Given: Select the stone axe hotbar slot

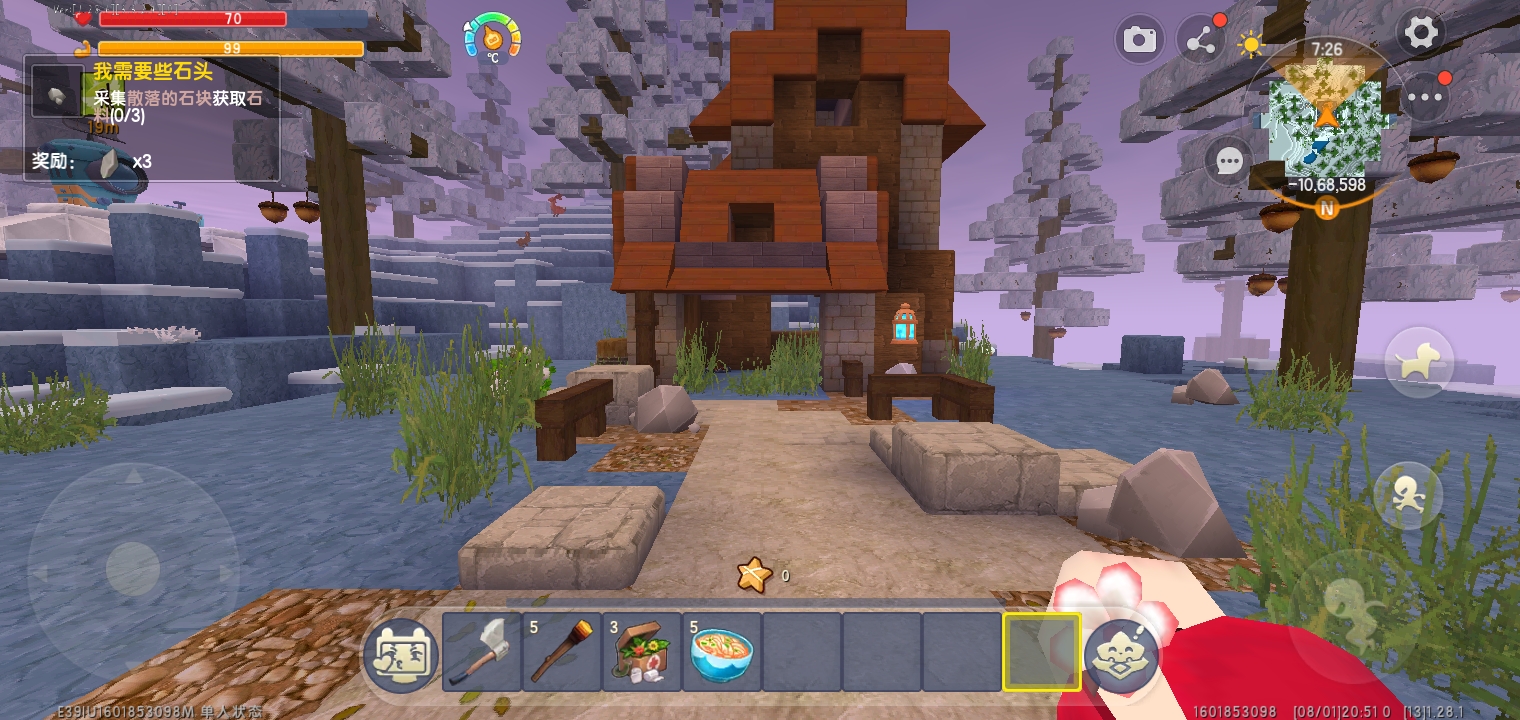Looking at the screenshot, I should [482, 652].
